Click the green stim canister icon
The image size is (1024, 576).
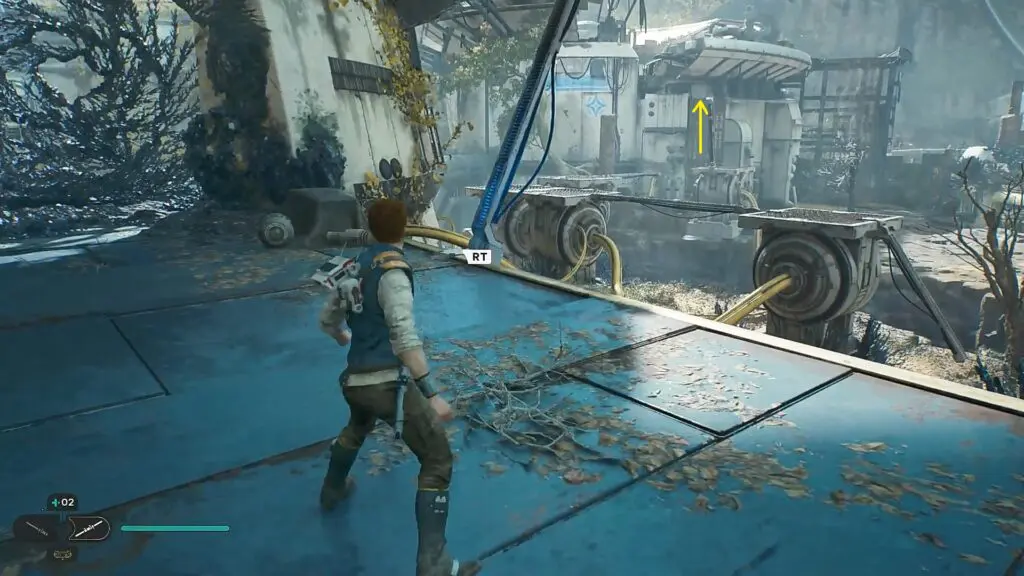53,502
